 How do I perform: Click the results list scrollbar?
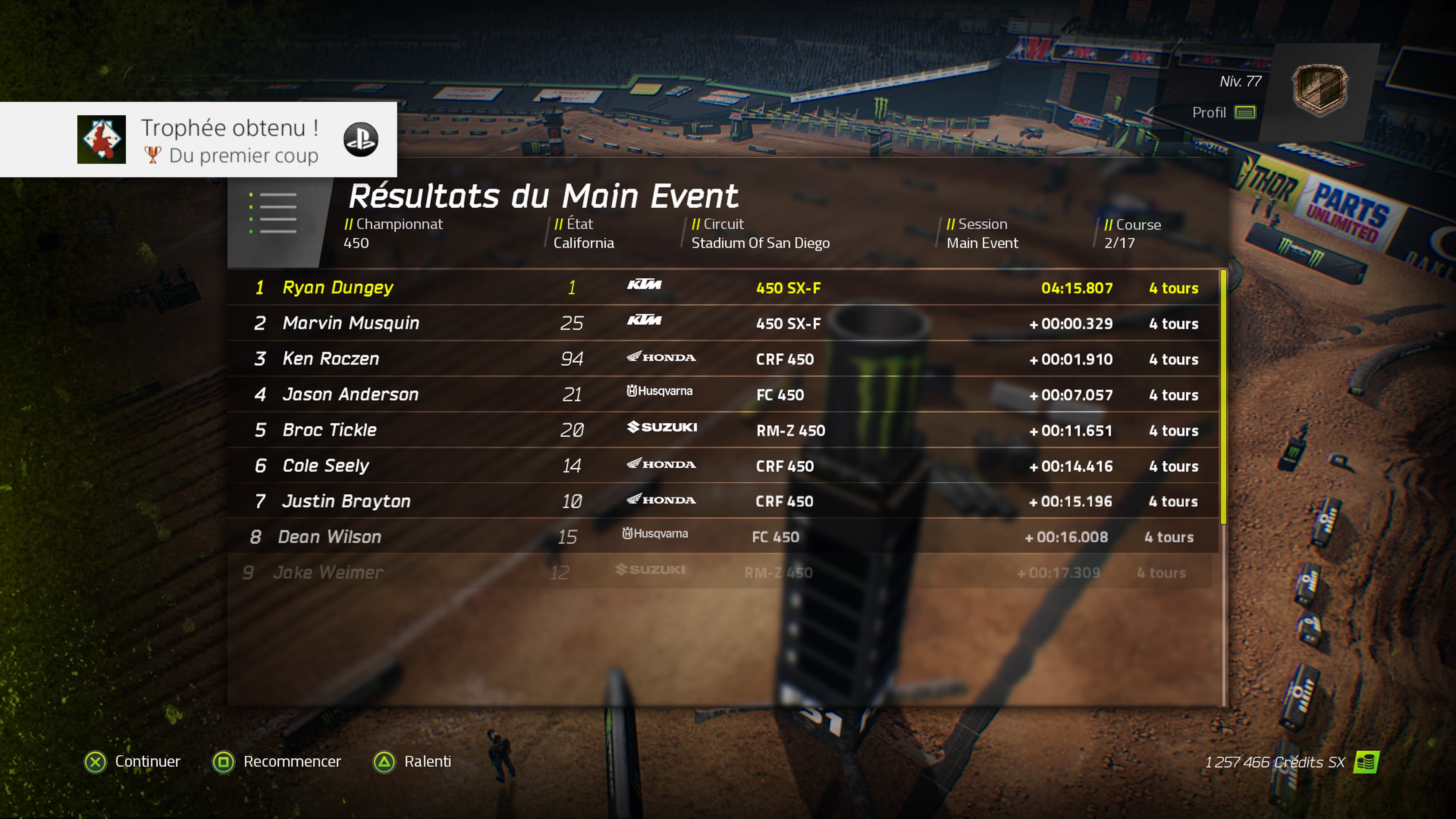pyautogui.click(x=1224, y=395)
